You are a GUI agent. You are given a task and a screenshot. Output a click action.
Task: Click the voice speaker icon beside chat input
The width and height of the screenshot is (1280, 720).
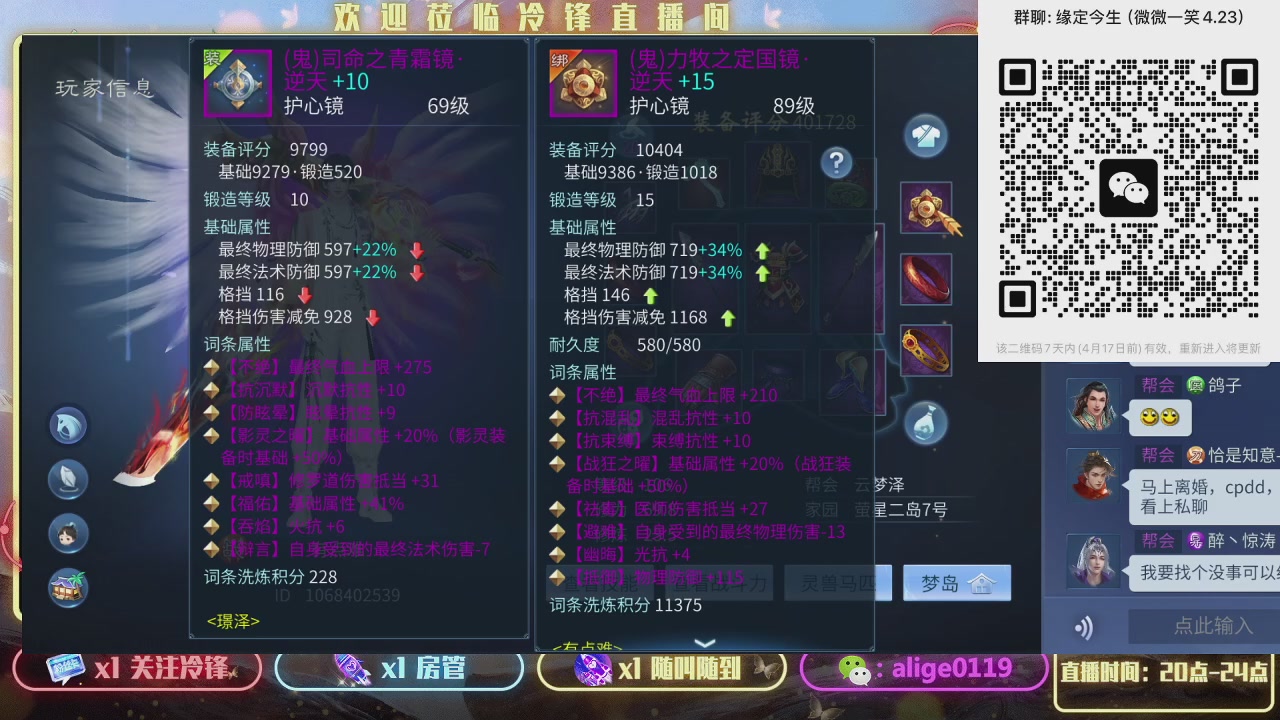point(1084,627)
